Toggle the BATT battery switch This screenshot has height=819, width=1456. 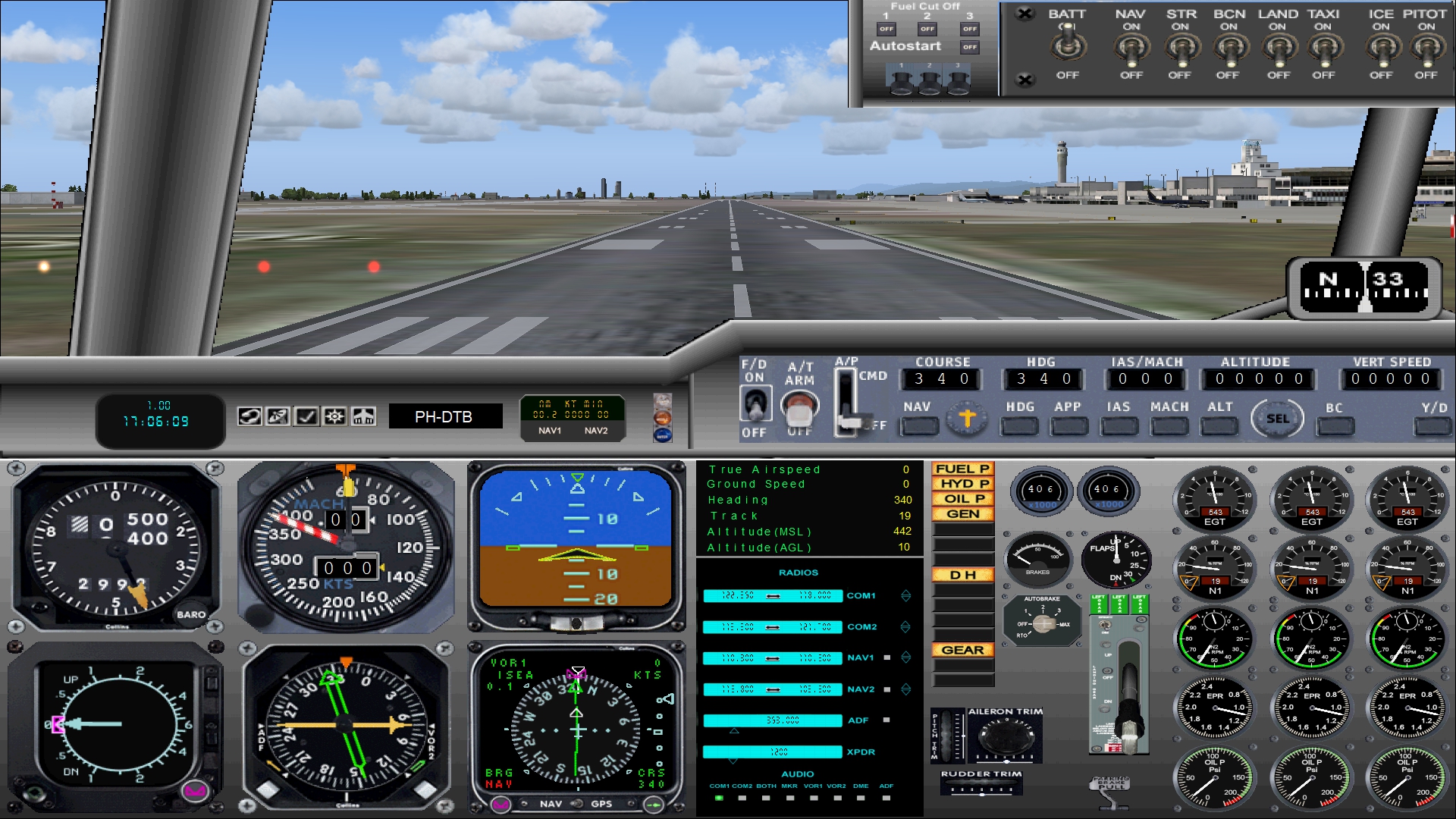(x=1067, y=45)
